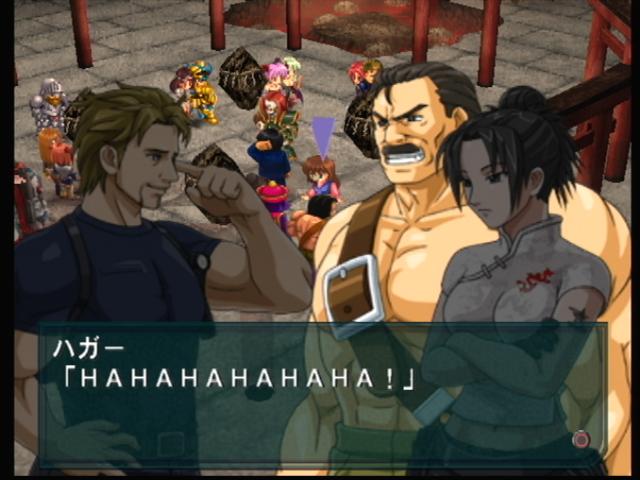Advance the ハガー dialogue text box

pos(580,439)
